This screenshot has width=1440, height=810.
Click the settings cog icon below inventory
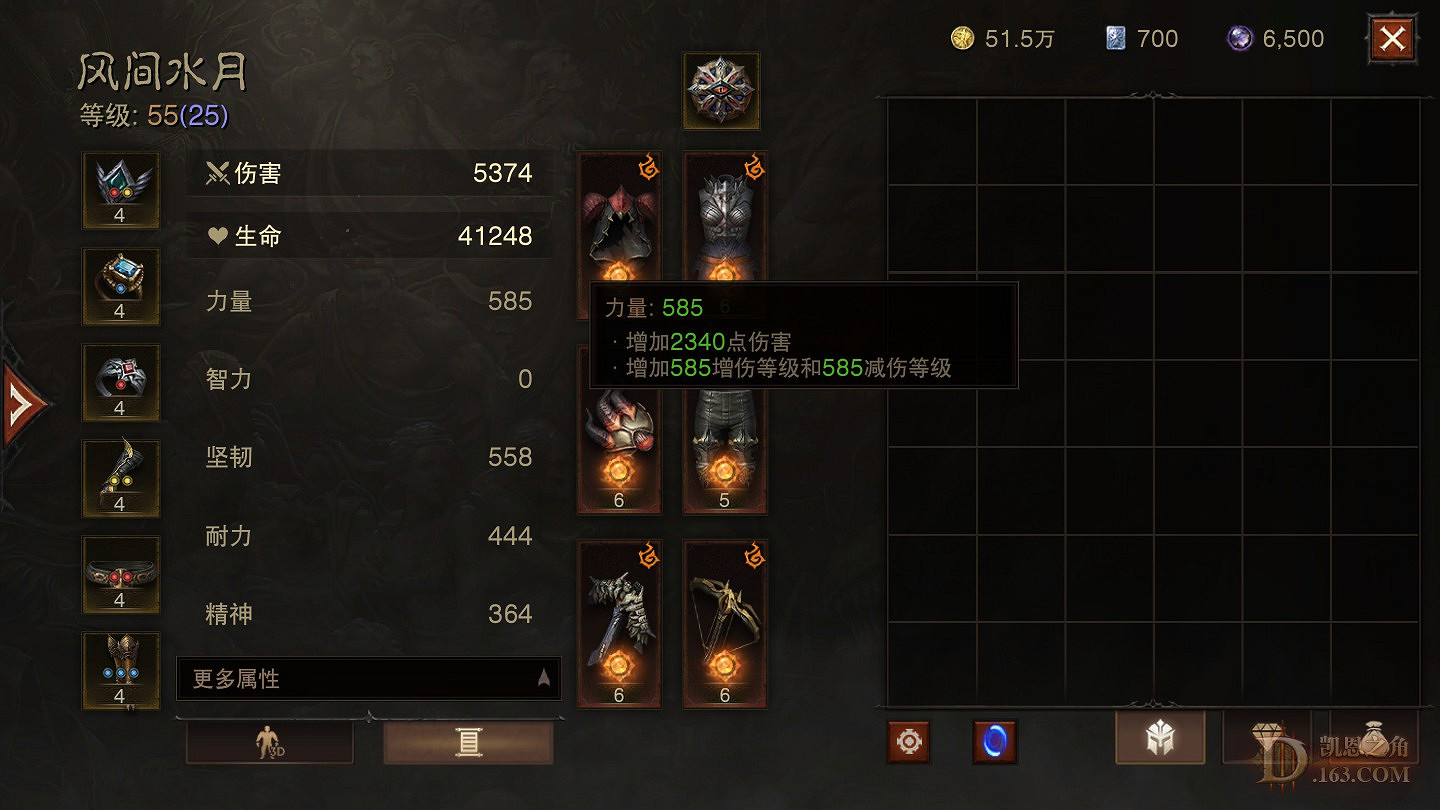[x=908, y=742]
